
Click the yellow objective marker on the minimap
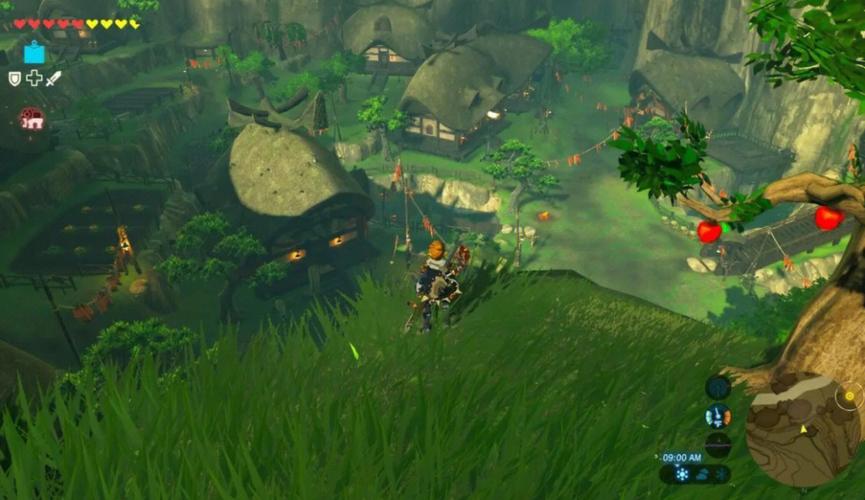click(x=850, y=396)
